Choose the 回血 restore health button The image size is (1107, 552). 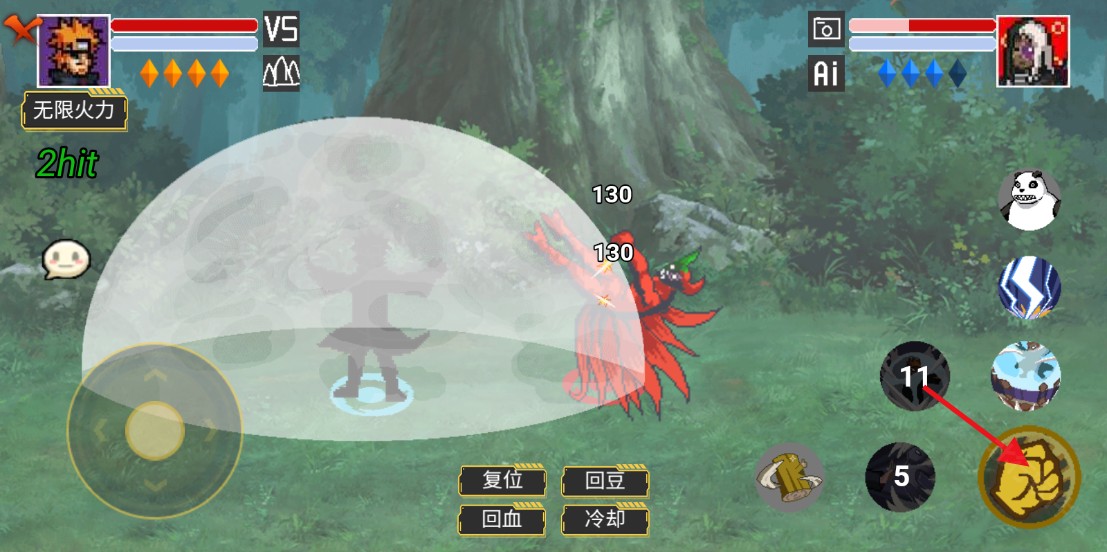(x=502, y=519)
